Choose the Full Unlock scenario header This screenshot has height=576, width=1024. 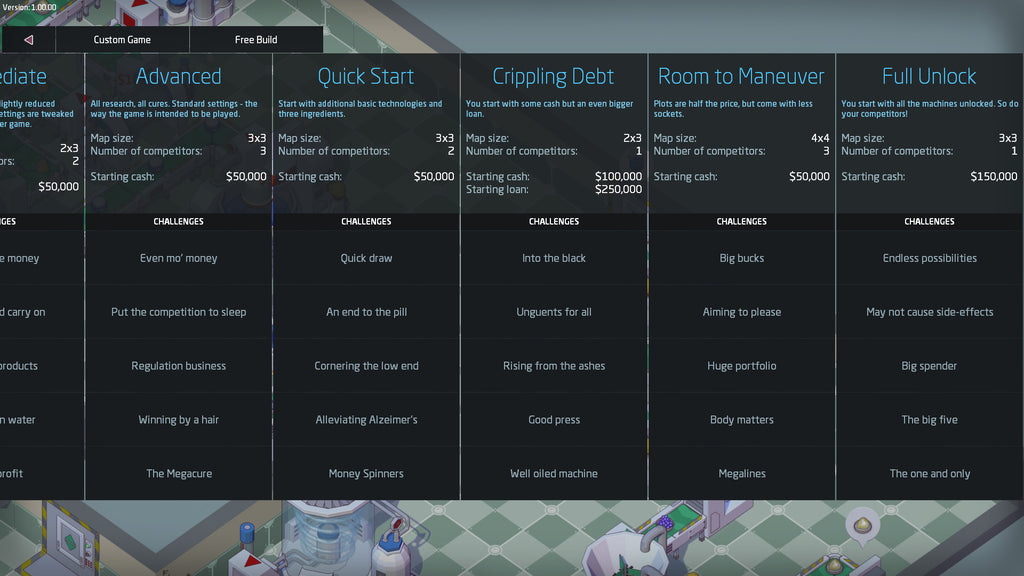coord(929,76)
